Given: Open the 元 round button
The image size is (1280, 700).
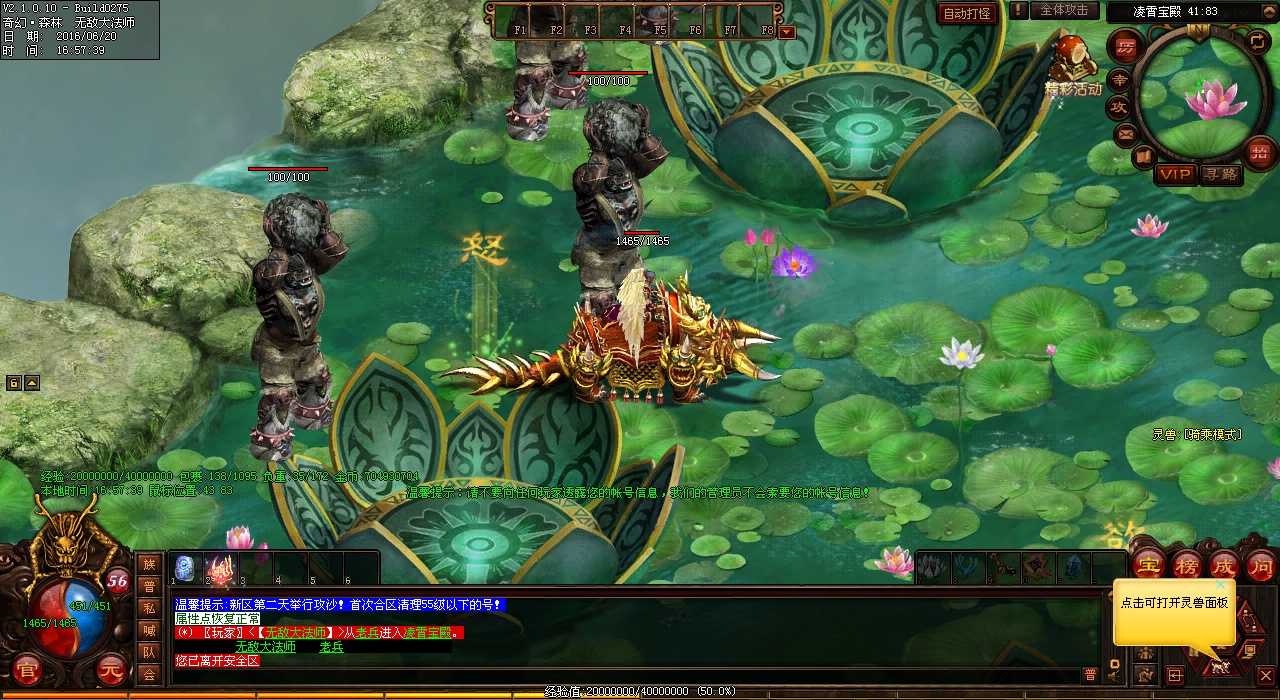Looking at the screenshot, I should [x=112, y=669].
